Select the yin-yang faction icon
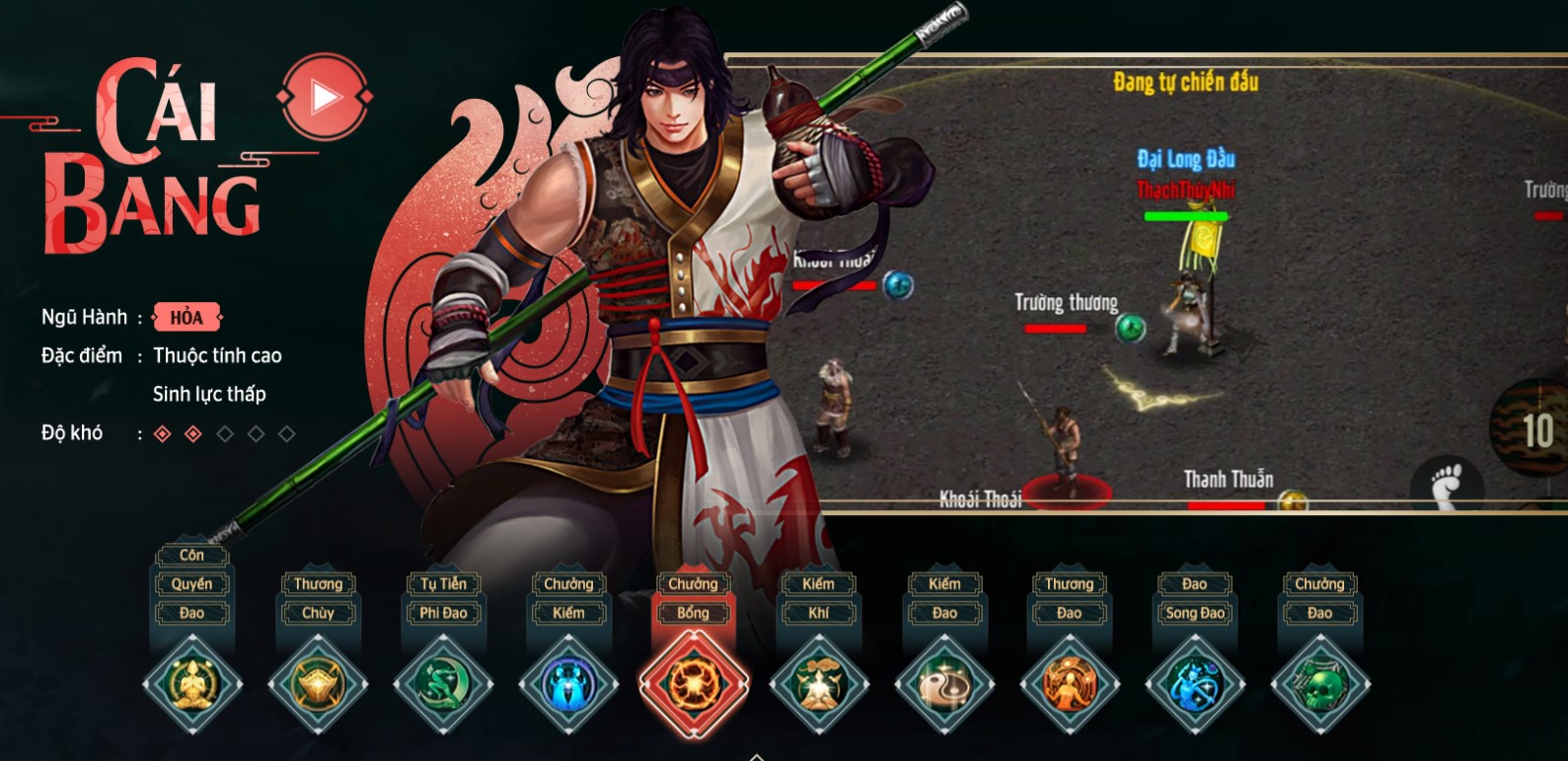 point(944,683)
